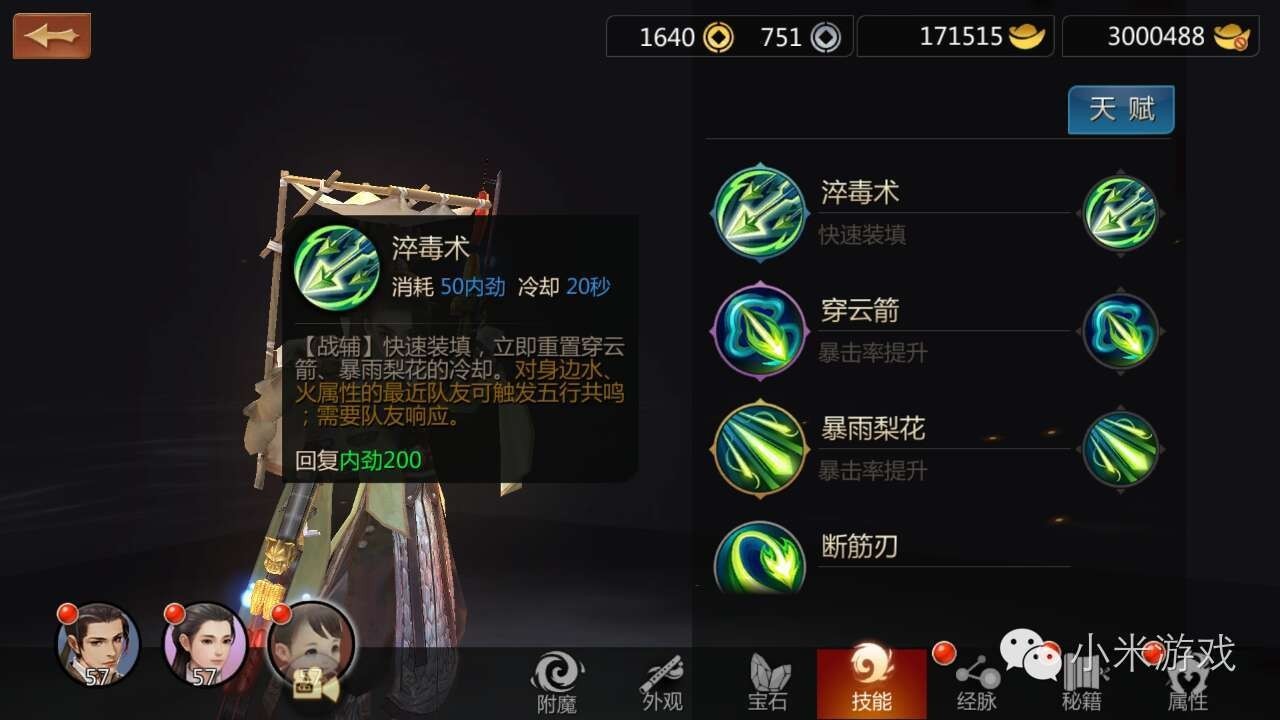Image resolution: width=1280 pixels, height=720 pixels.
Task: Switch to the 天赋 talent tab
Action: (x=1120, y=110)
